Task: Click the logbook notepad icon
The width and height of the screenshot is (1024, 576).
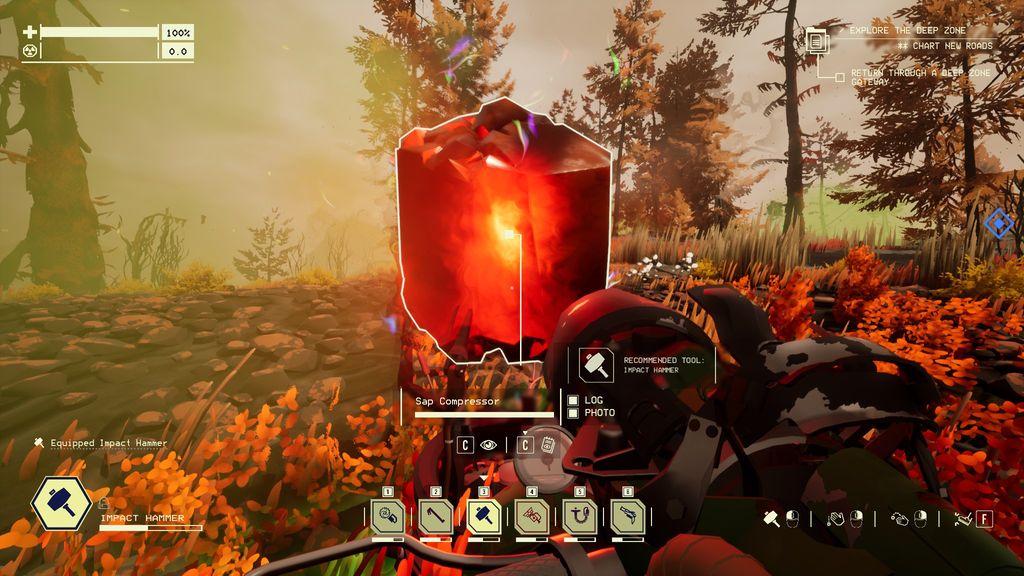Action: pos(548,445)
